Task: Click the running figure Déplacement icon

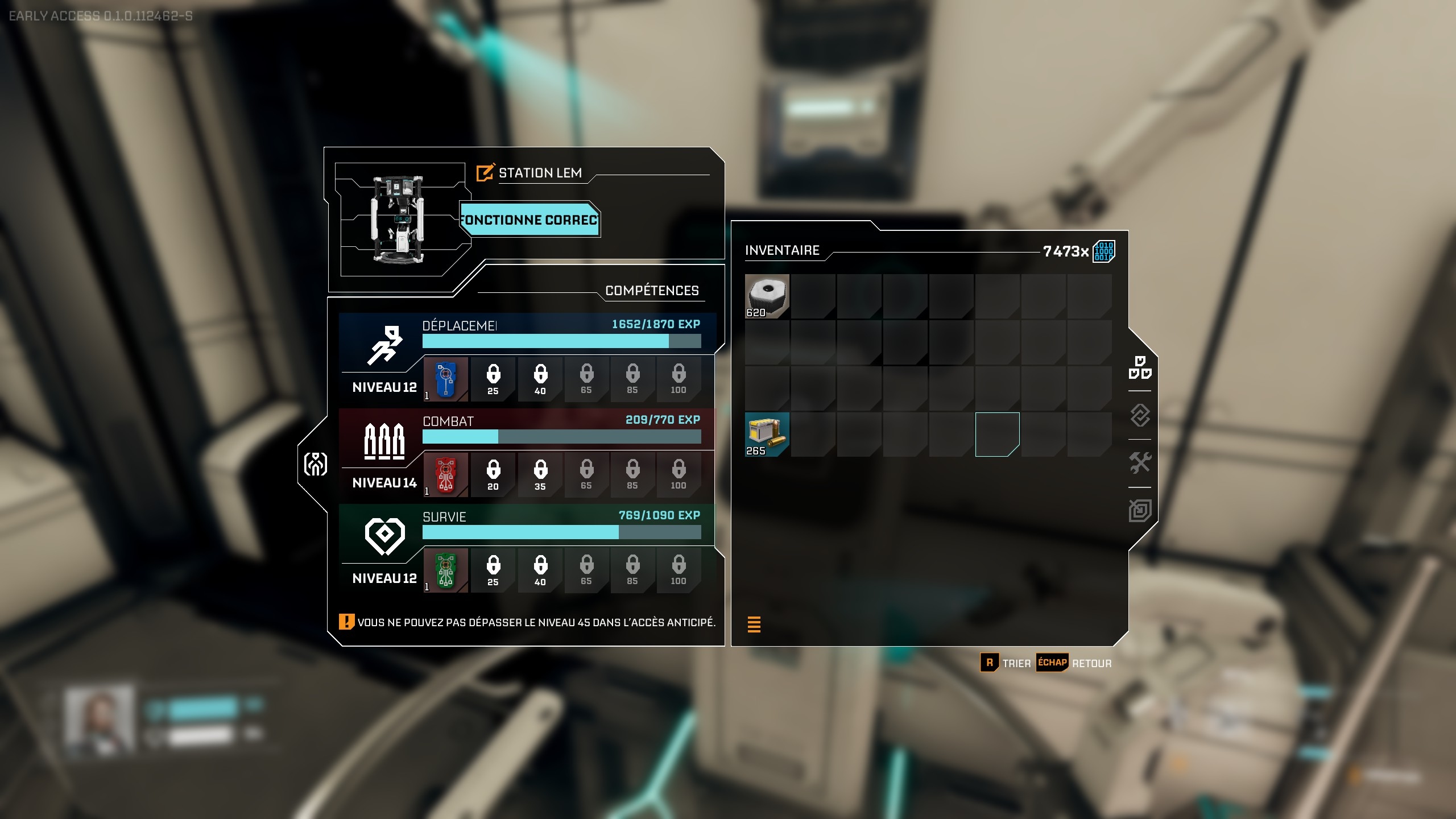Action: tap(384, 345)
